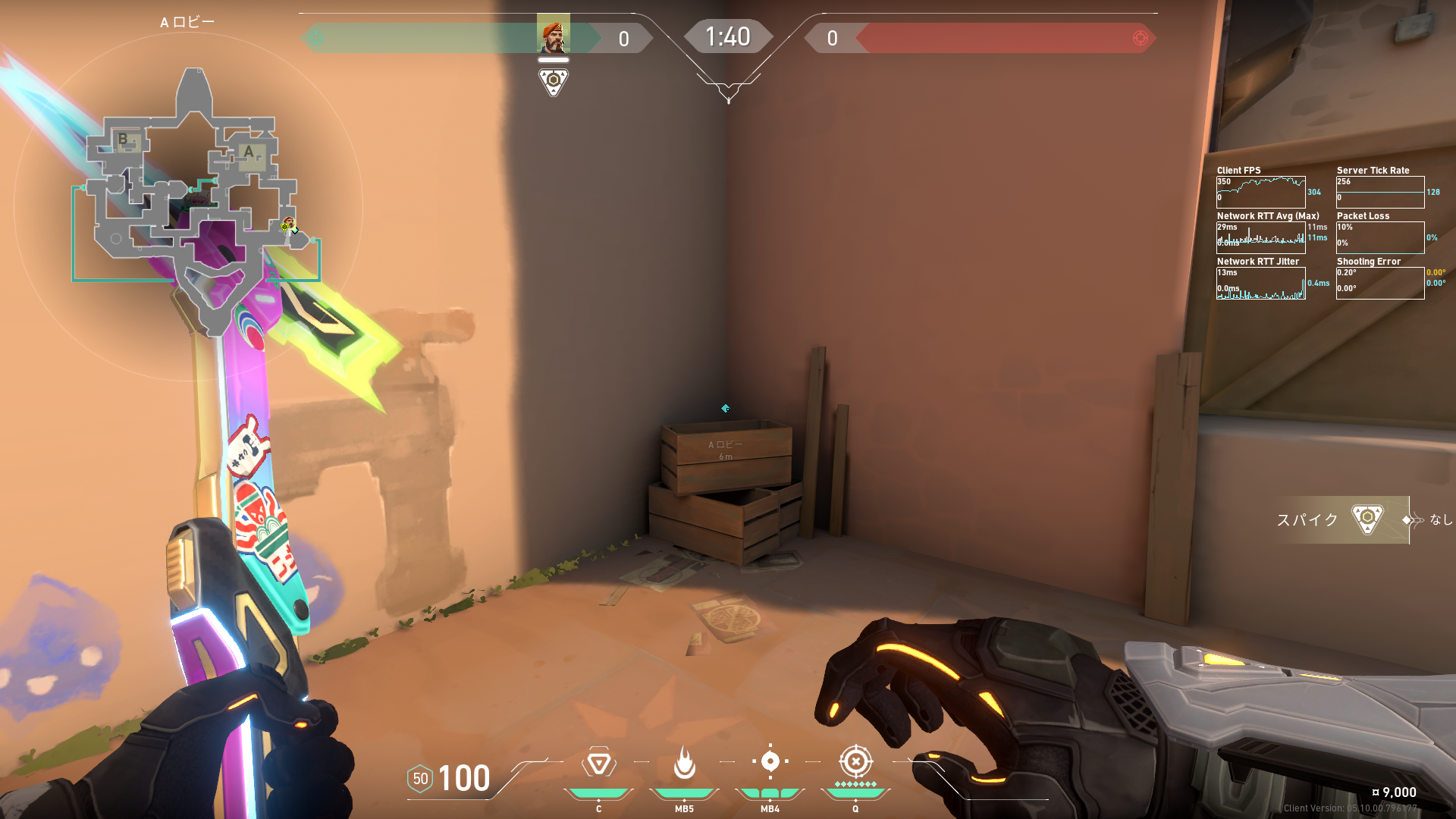Click the B site marker on the minimap

123,140
